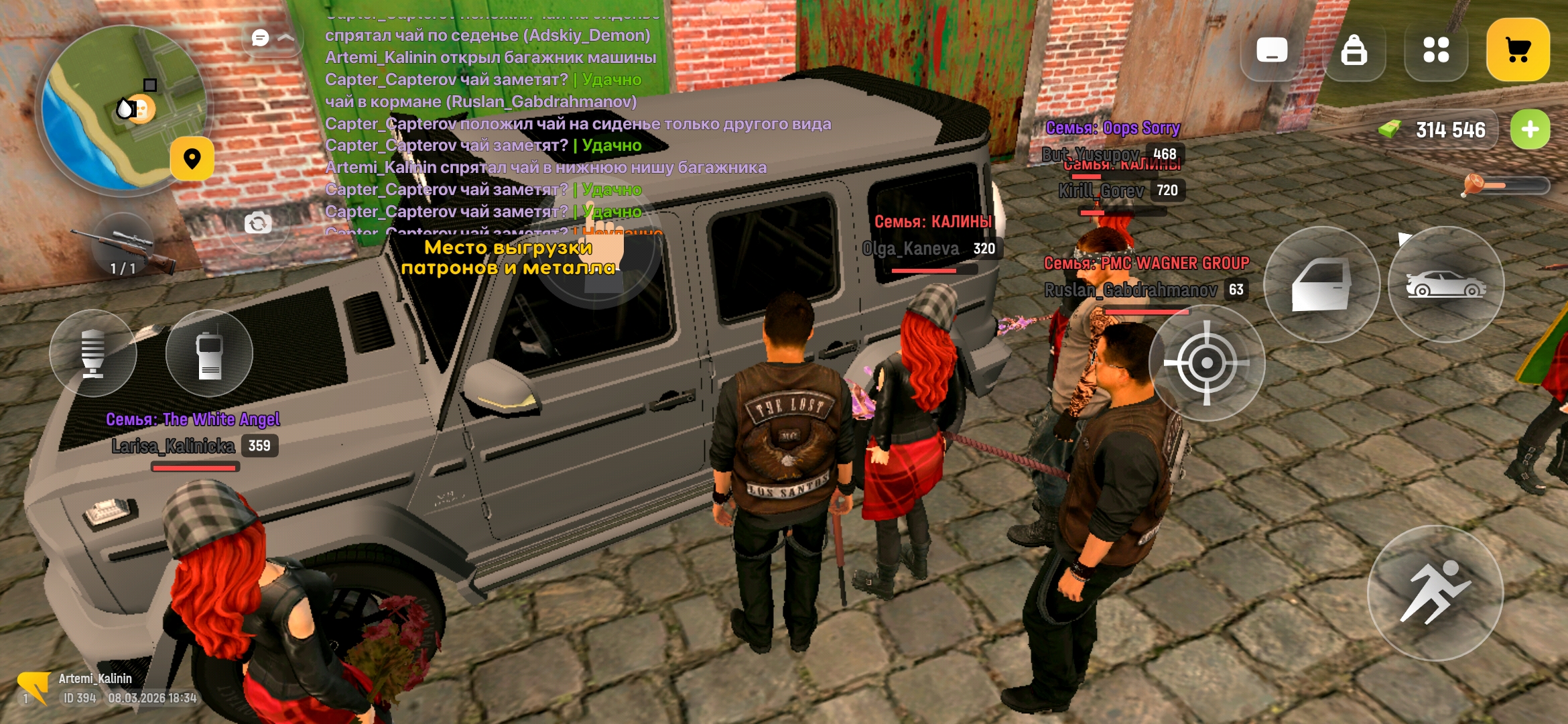
Task: Tap the pointing hand interaction button
Action: [596, 258]
